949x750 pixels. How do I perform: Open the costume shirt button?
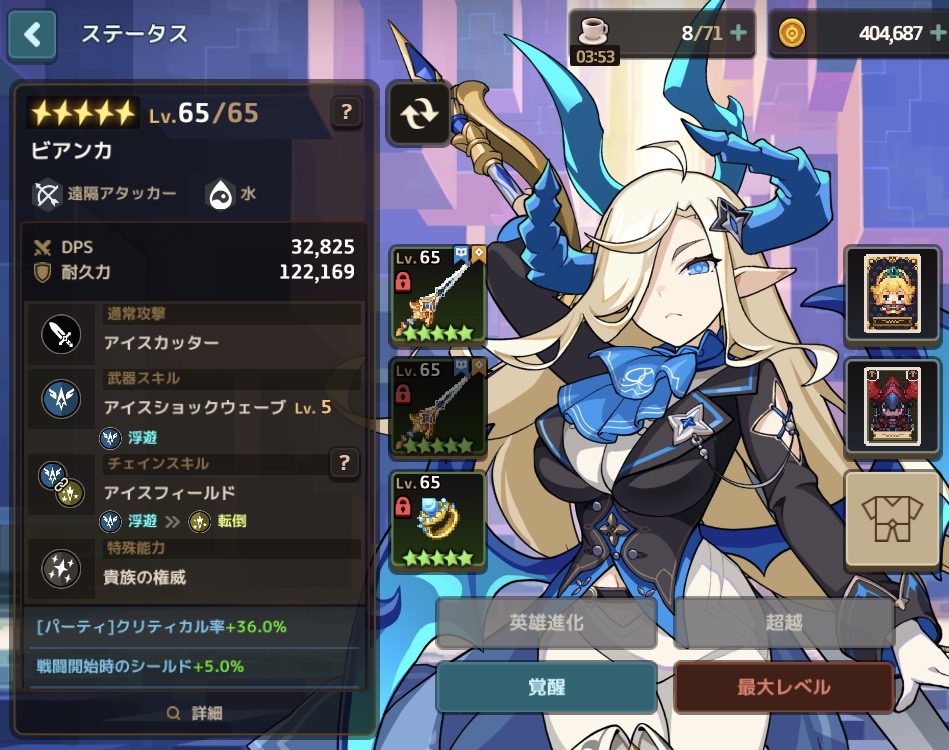[x=884, y=519]
